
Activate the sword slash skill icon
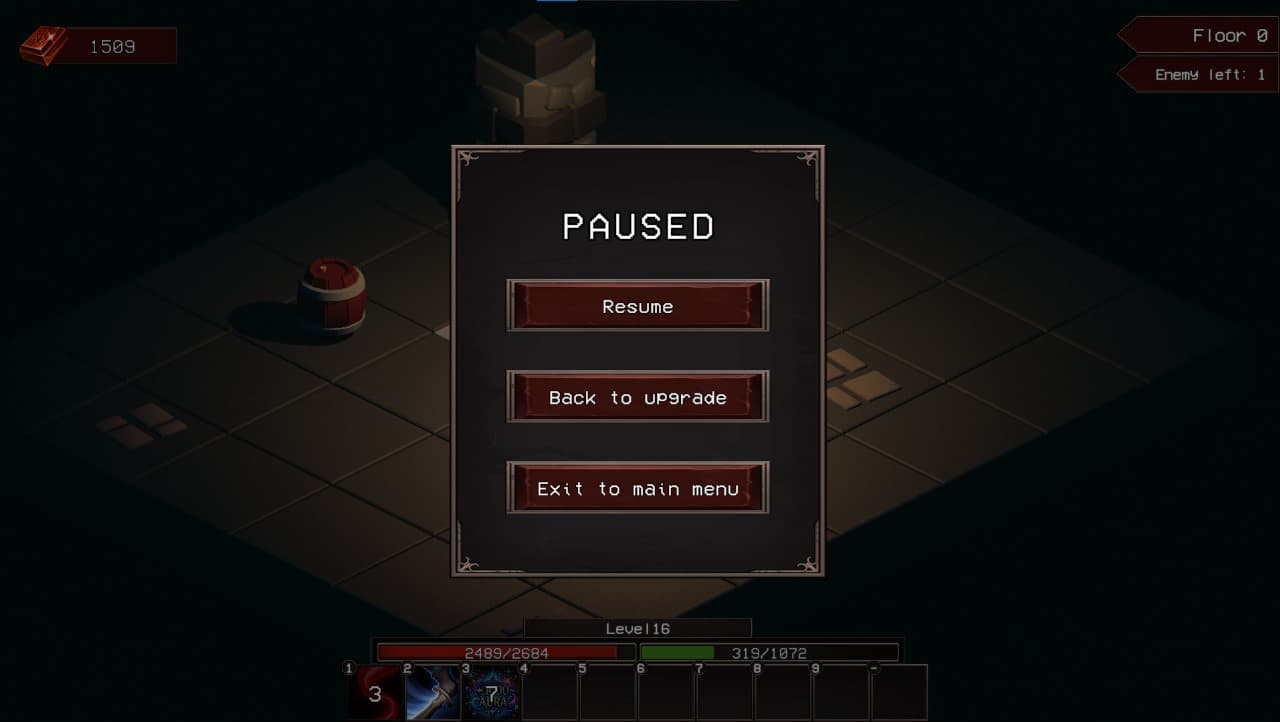coord(432,692)
